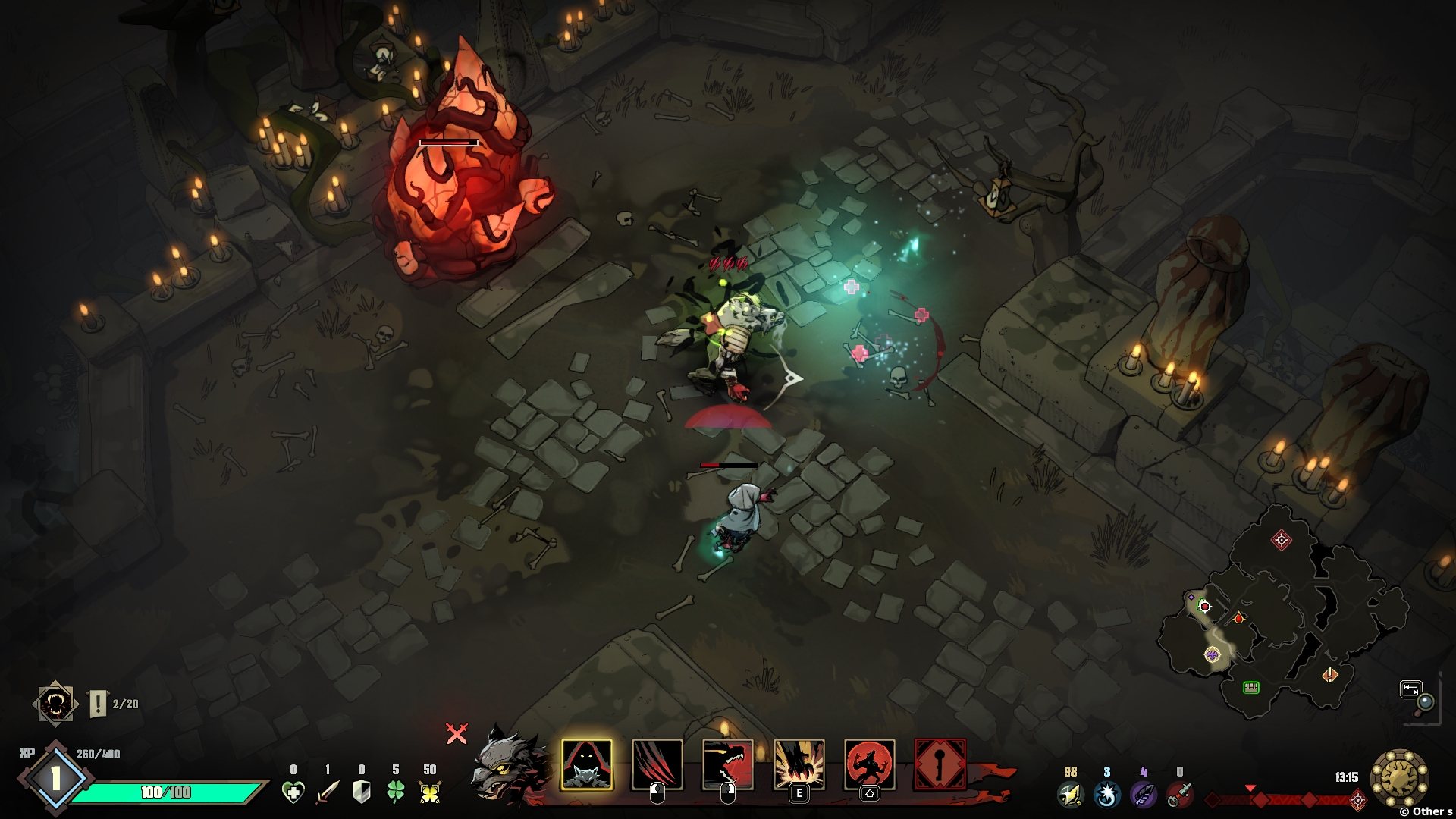
Task: Click the exclamation banner quest tracker
Action: click(99, 704)
